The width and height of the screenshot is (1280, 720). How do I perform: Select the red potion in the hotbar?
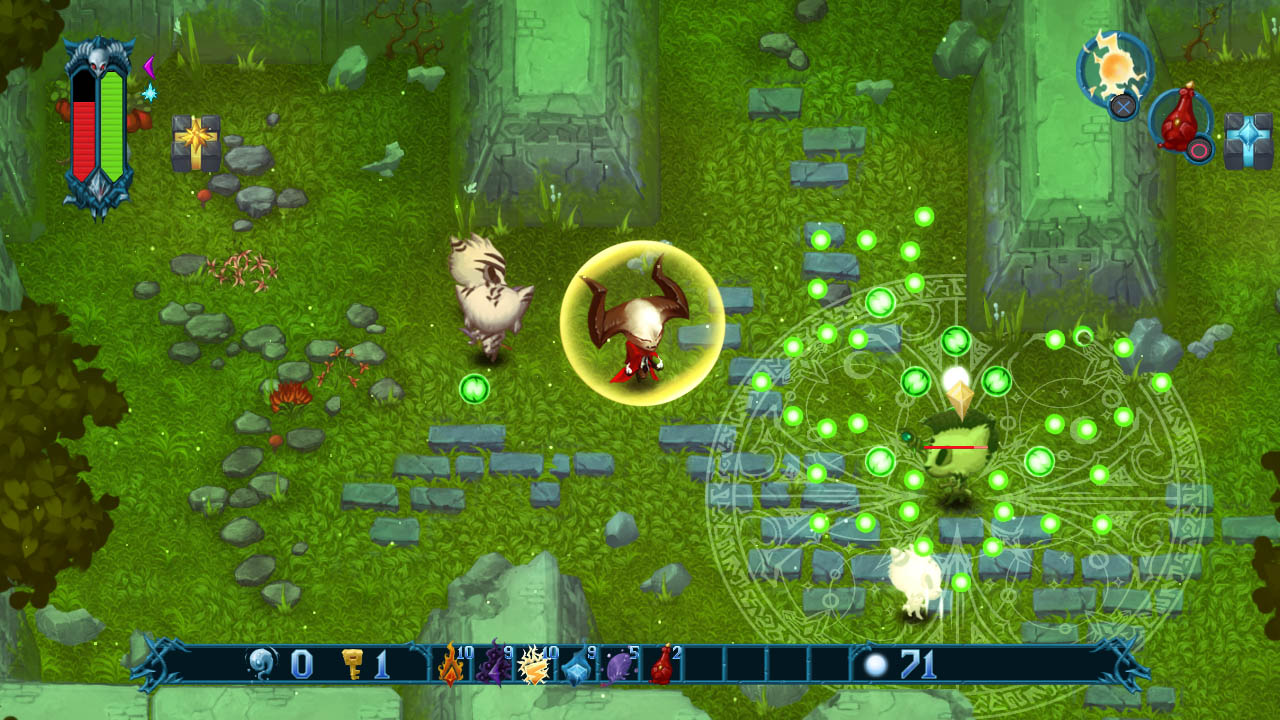click(659, 667)
